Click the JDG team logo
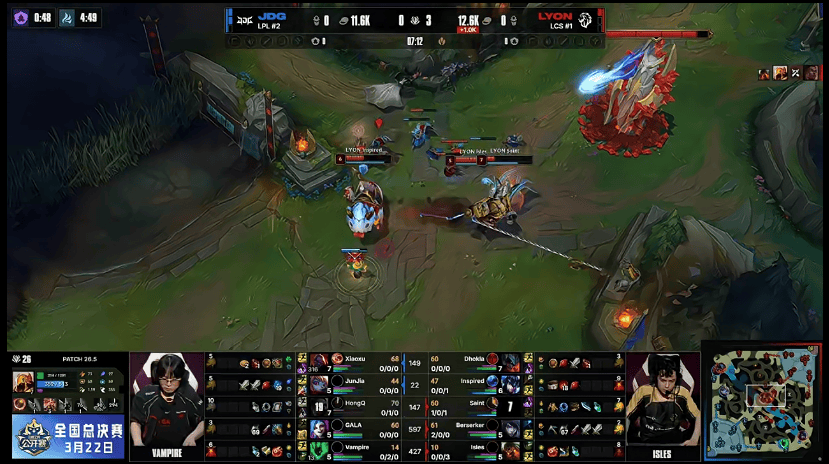 242,18
